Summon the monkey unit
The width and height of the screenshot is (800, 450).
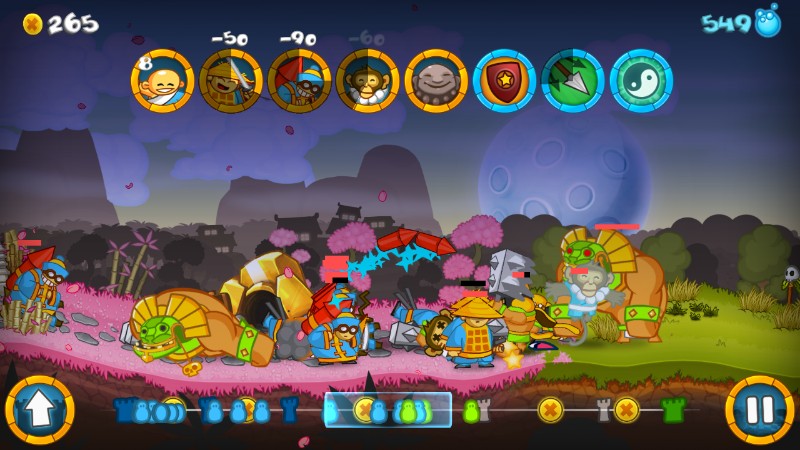click(x=367, y=81)
